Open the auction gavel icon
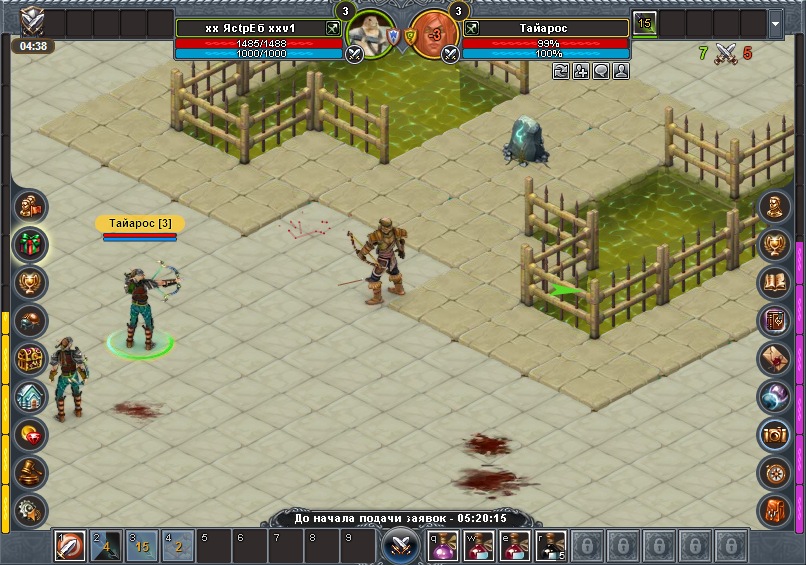 (31, 472)
